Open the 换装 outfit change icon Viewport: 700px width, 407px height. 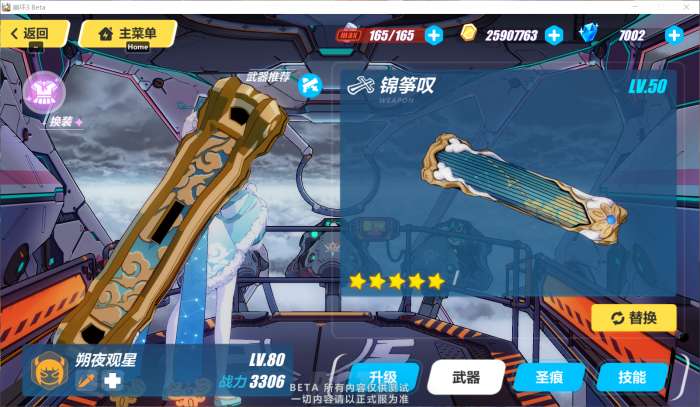tap(44, 93)
